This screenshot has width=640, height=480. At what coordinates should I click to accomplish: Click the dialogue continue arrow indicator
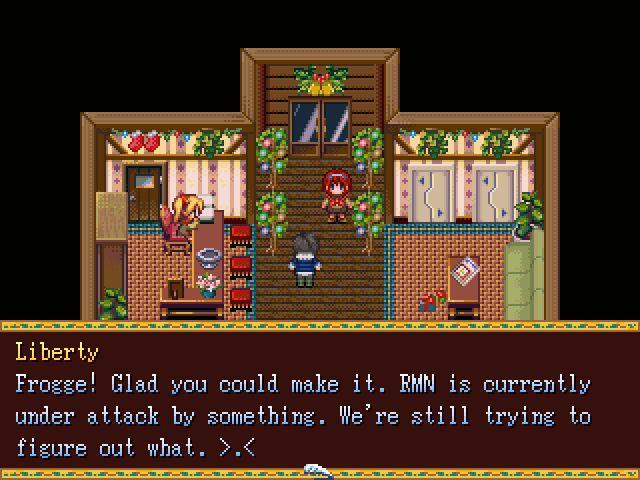(x=318, y=469)
